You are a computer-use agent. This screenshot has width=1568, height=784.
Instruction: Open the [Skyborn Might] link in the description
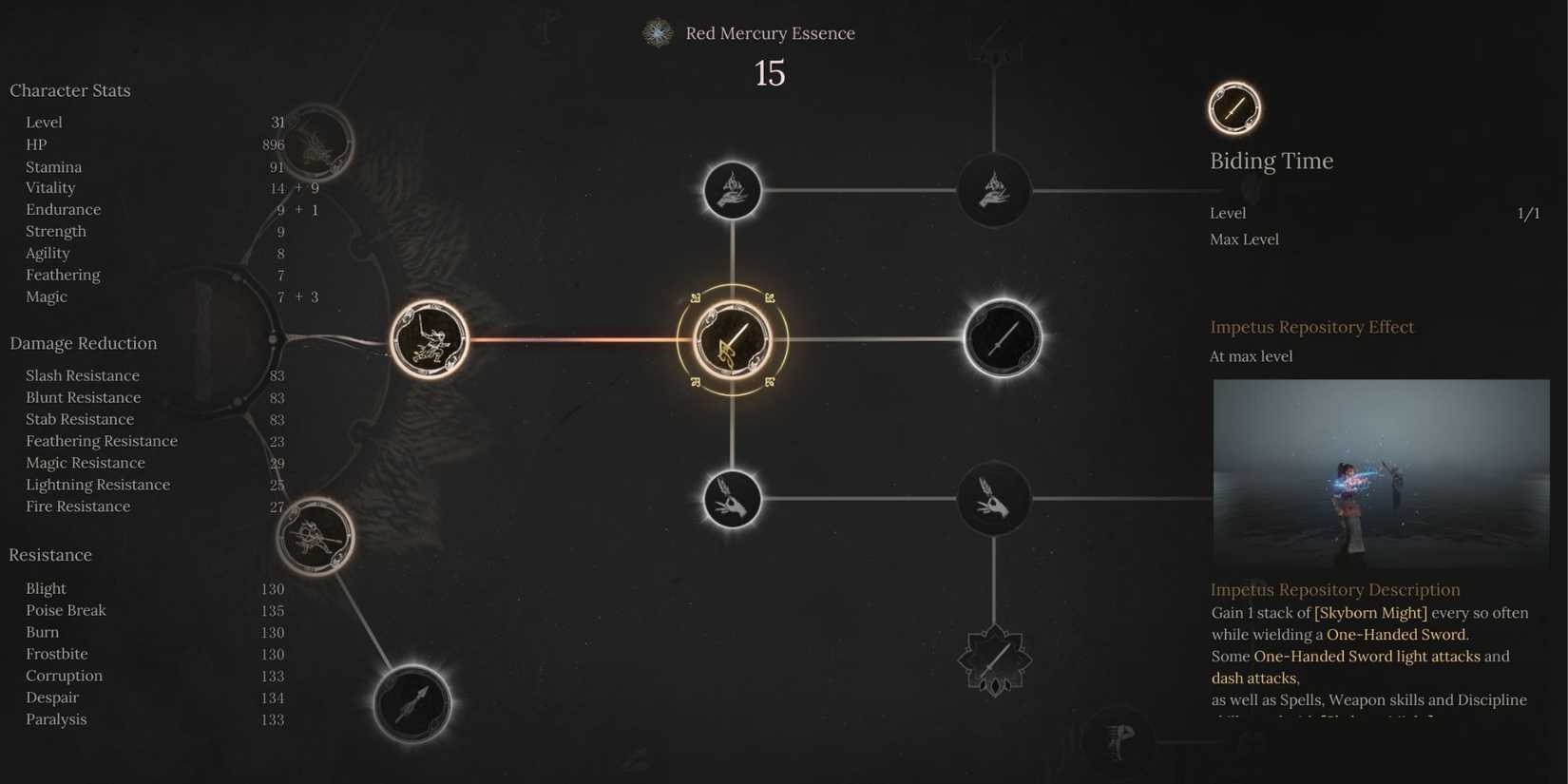1370,613
